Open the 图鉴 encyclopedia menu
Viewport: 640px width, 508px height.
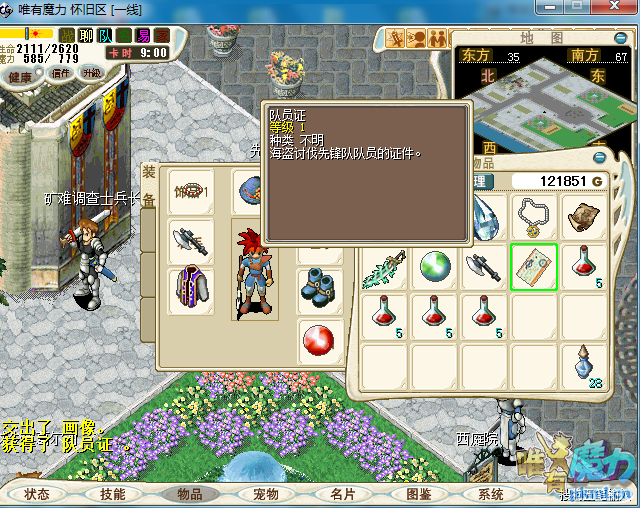point(419,494)
